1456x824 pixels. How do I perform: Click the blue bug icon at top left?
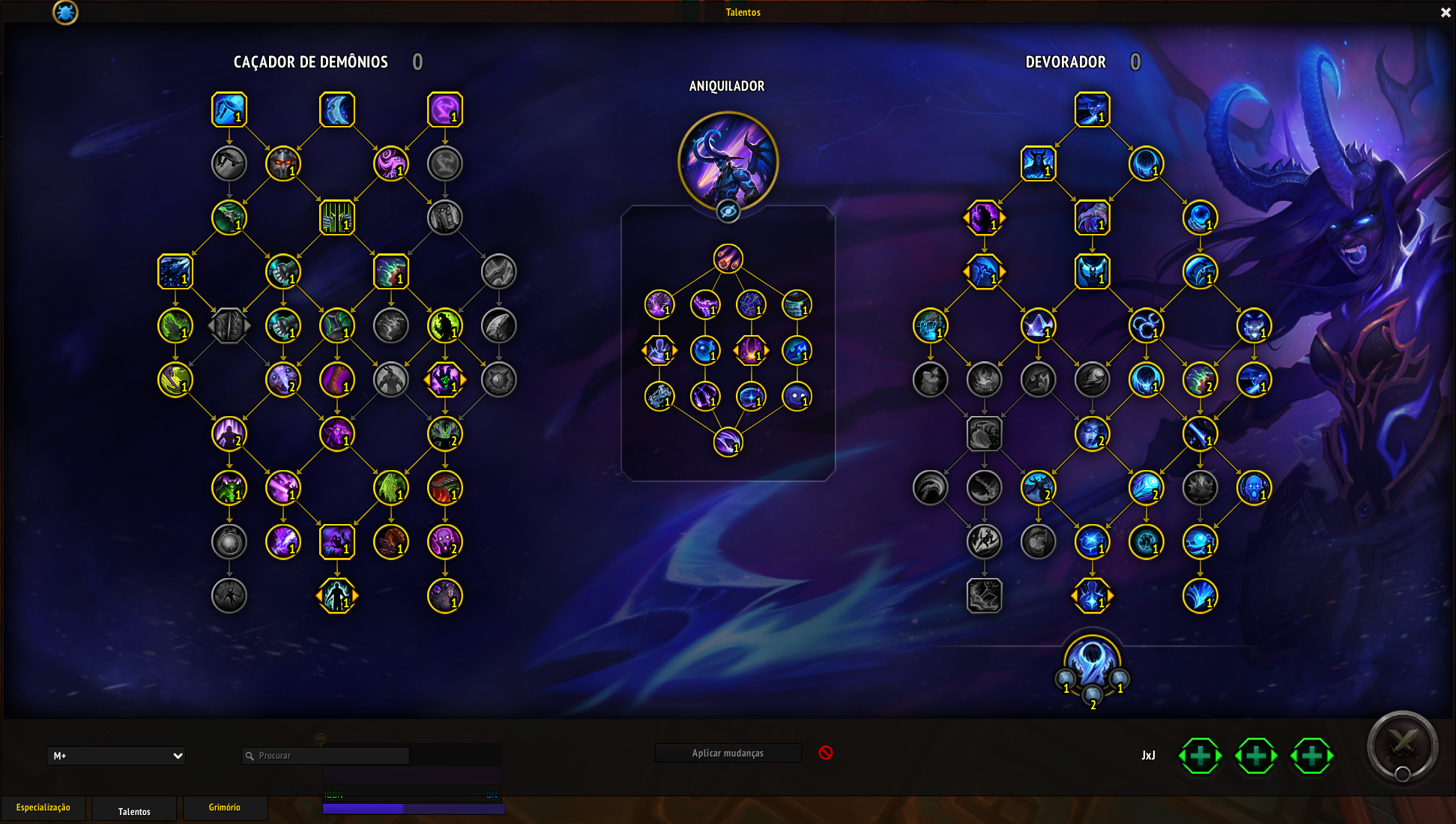point(65,12)
